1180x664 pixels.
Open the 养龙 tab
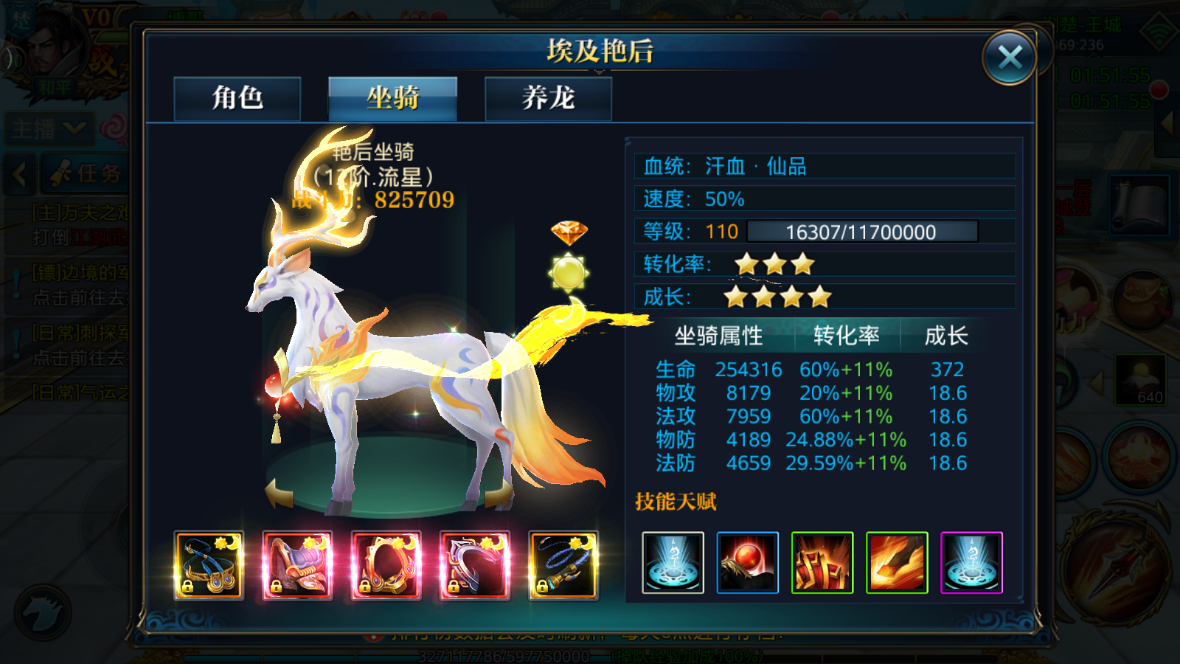click(548, 98)
